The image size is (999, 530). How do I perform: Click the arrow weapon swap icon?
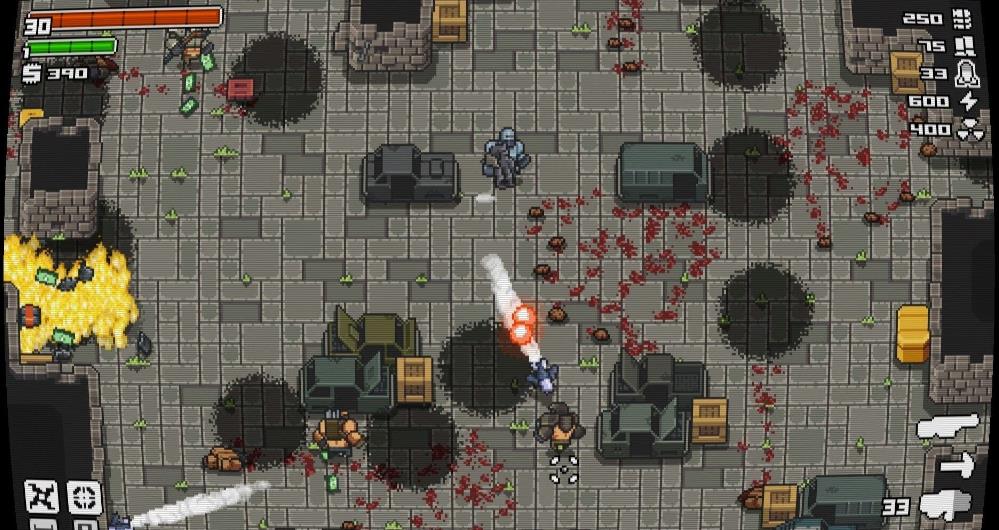958,465
